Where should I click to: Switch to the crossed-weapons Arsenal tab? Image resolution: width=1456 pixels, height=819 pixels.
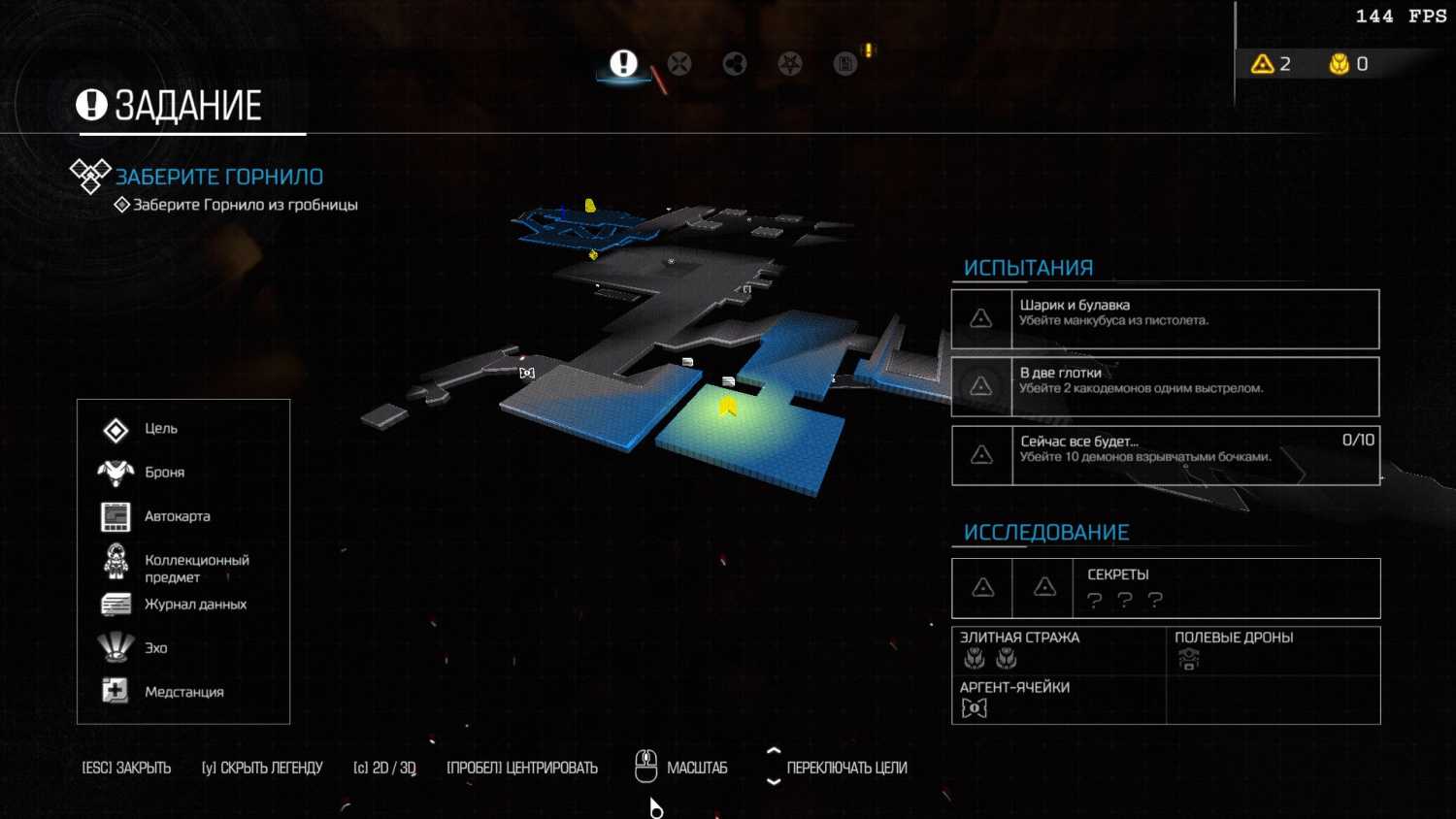pos(679,64)
